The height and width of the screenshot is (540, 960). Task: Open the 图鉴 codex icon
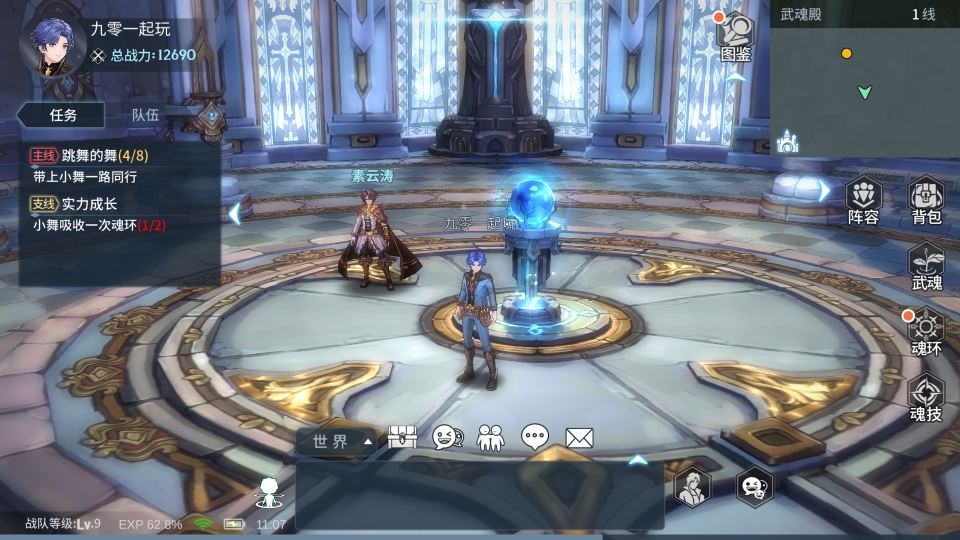click(736, 37)
